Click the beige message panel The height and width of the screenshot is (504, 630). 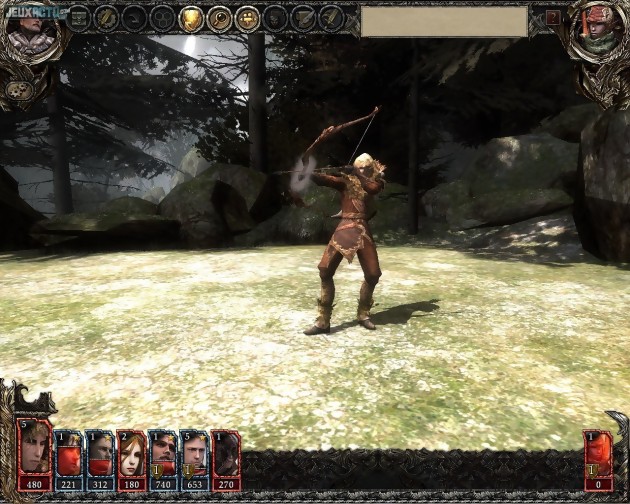click(444, 21)
